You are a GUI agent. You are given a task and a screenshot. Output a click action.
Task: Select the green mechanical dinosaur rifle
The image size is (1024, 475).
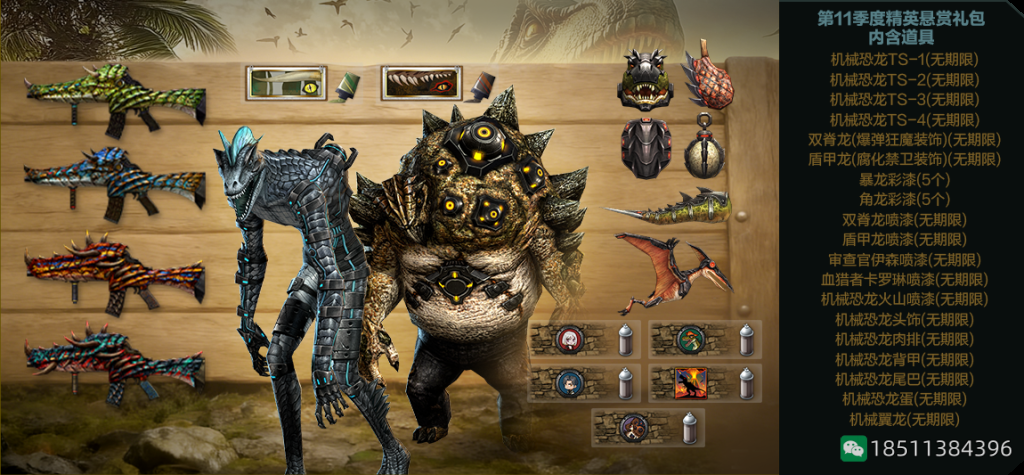(115, 100)
